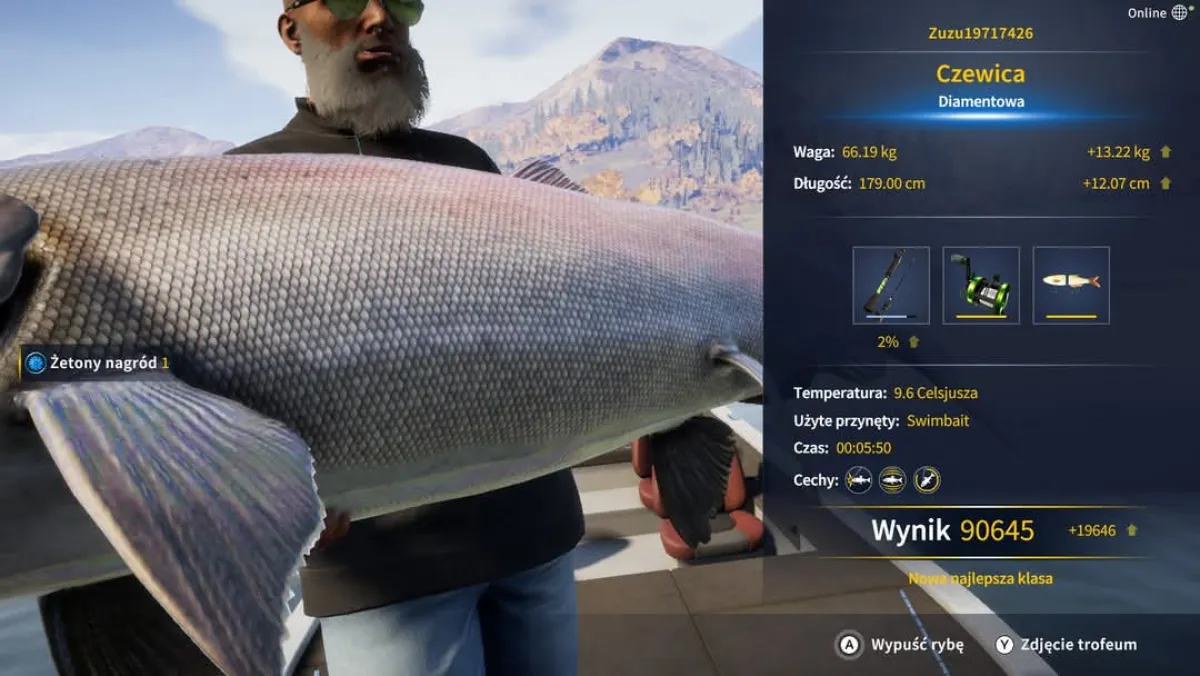This screenshot has width=1200, height=676.
Task: Select the fishing rod equipment slot
Action: [891, 285]
